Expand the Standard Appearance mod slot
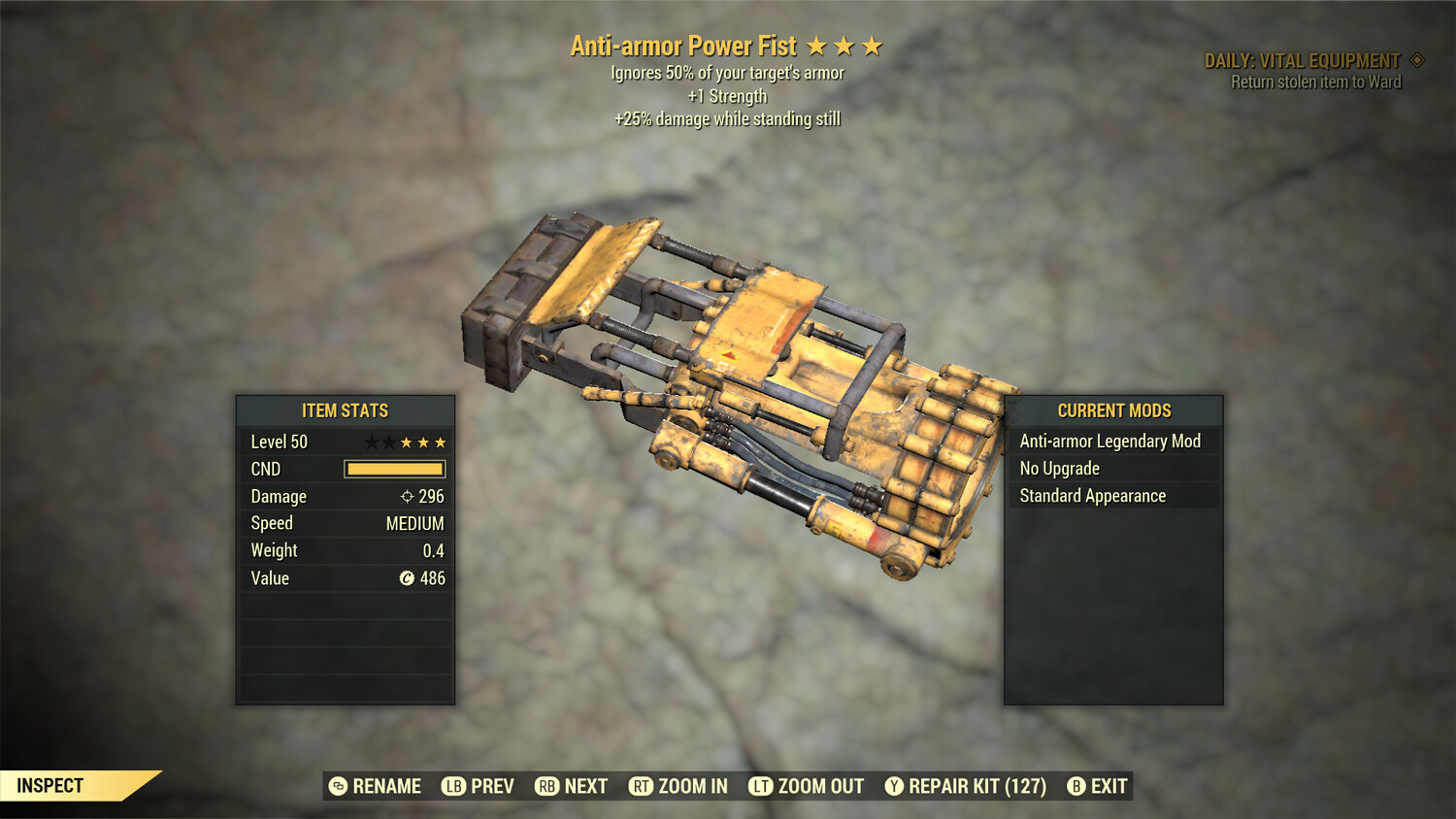This screenshot has width=1456, height=819. click(x=1109, y=495)
